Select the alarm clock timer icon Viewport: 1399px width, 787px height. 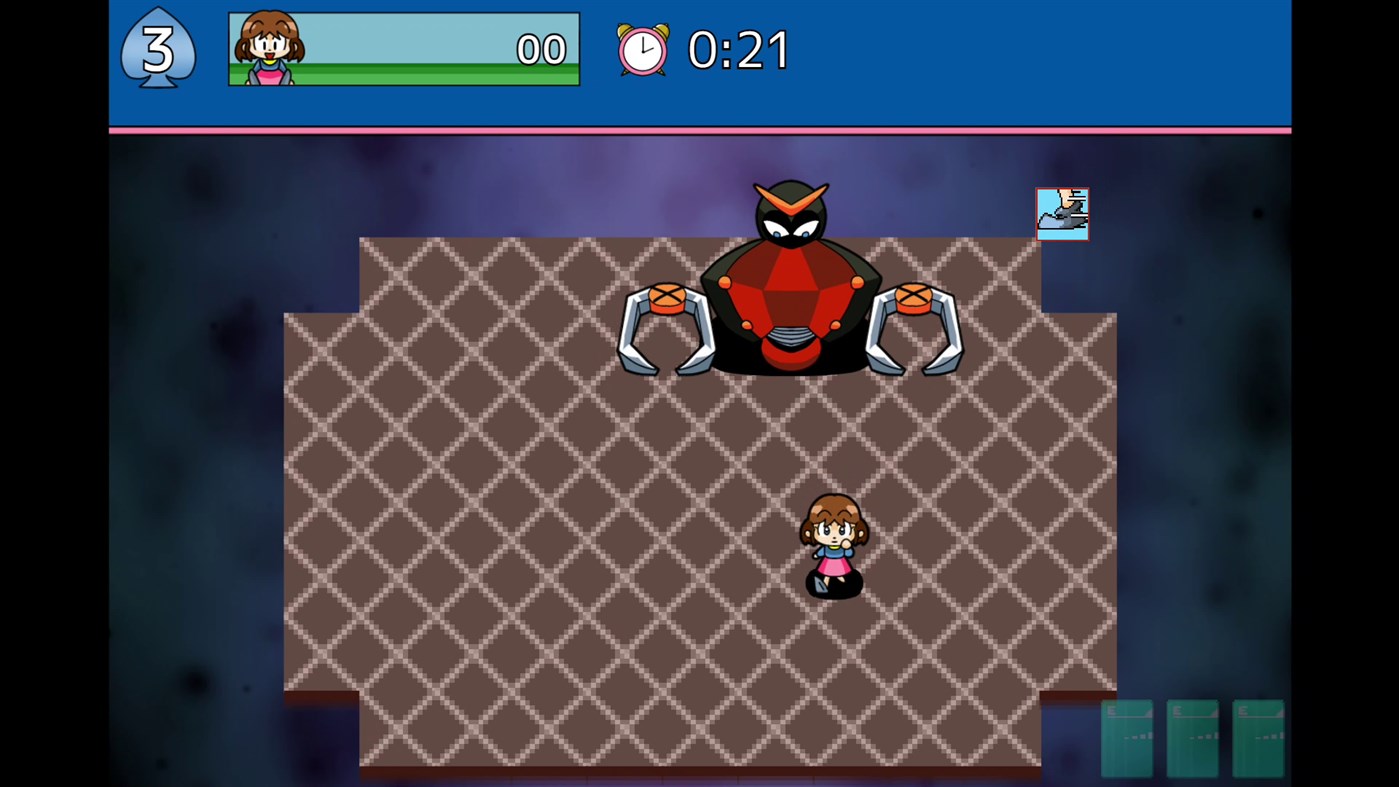[643, 49]
